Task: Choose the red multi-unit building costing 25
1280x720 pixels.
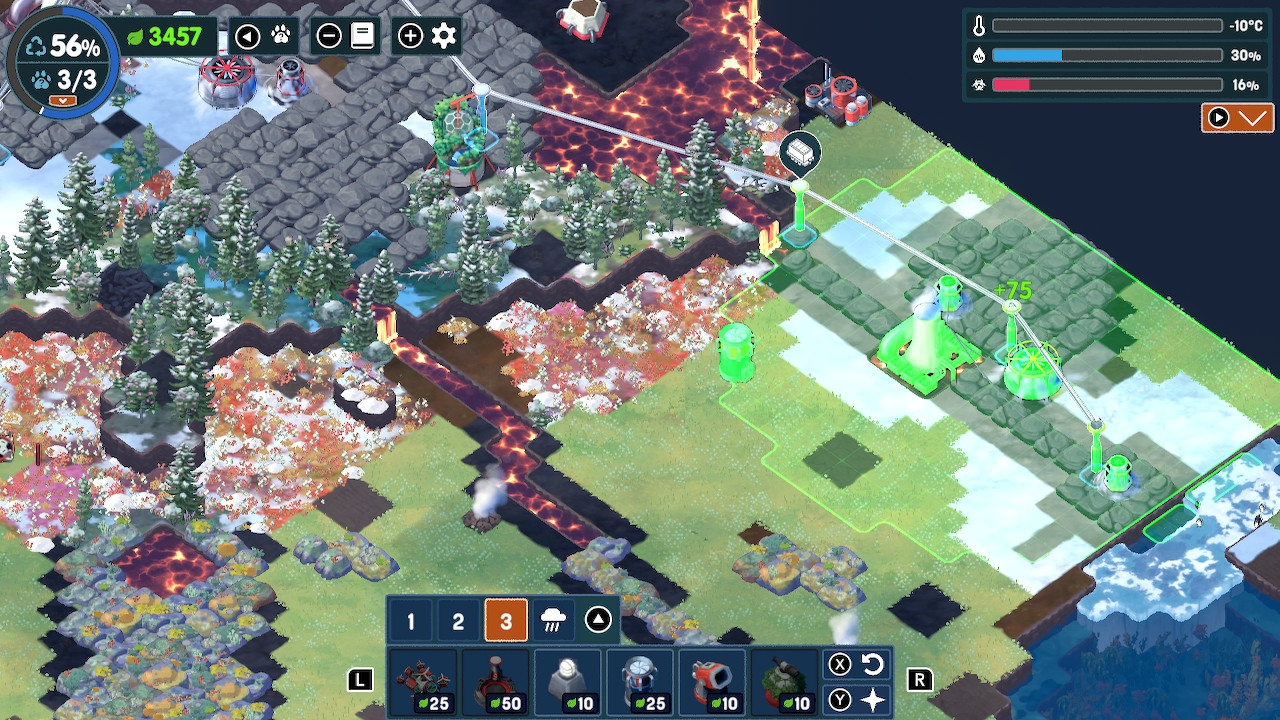Action: point(421,683)
